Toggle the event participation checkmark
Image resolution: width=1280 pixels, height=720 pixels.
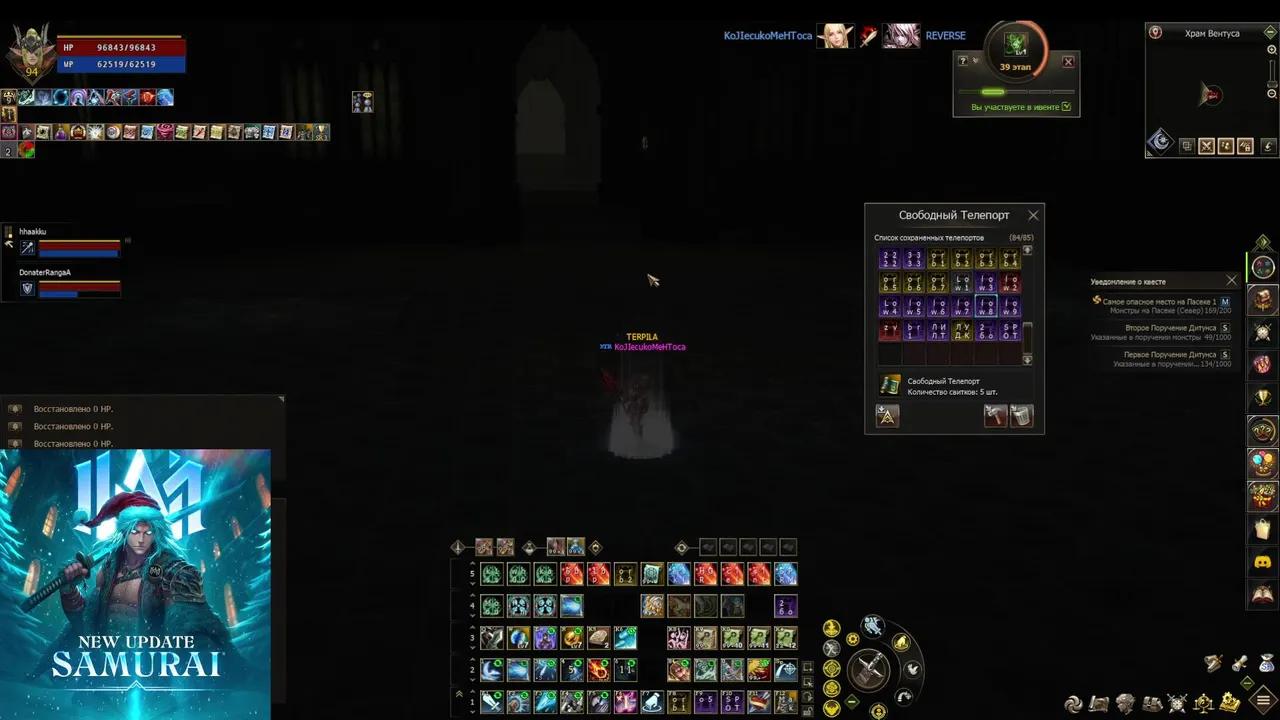point(1066,106)
